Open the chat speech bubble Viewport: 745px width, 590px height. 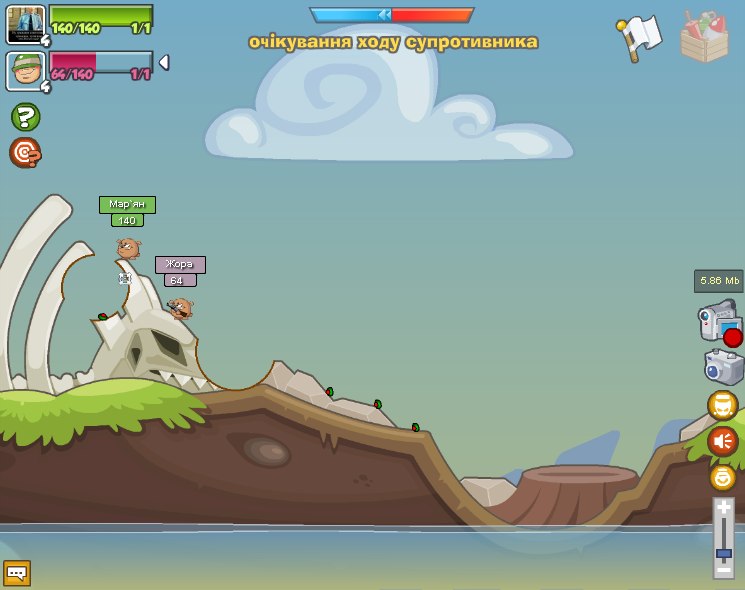click(x=17, y=573)
